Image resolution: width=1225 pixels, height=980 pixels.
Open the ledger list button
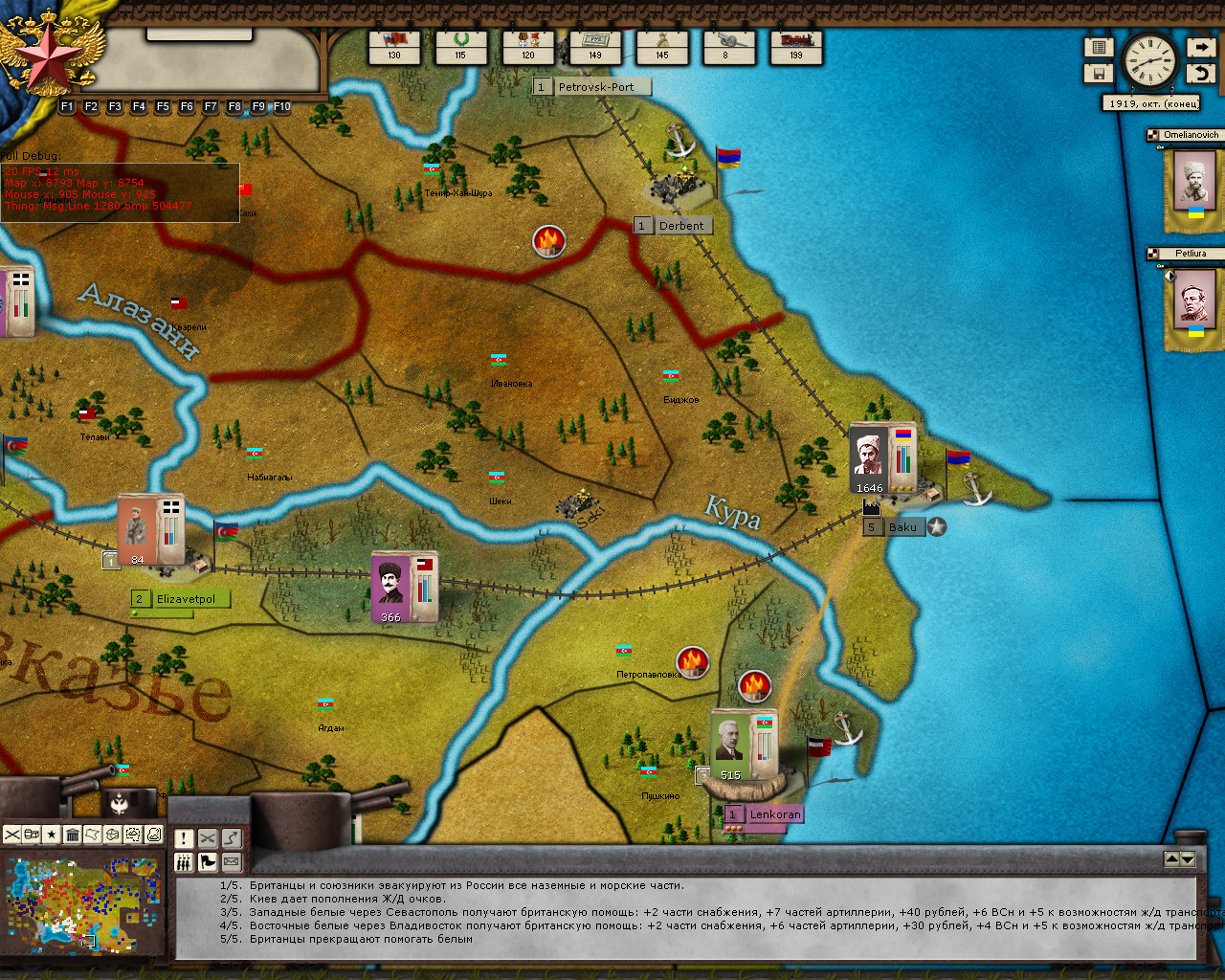point(1099,47)
